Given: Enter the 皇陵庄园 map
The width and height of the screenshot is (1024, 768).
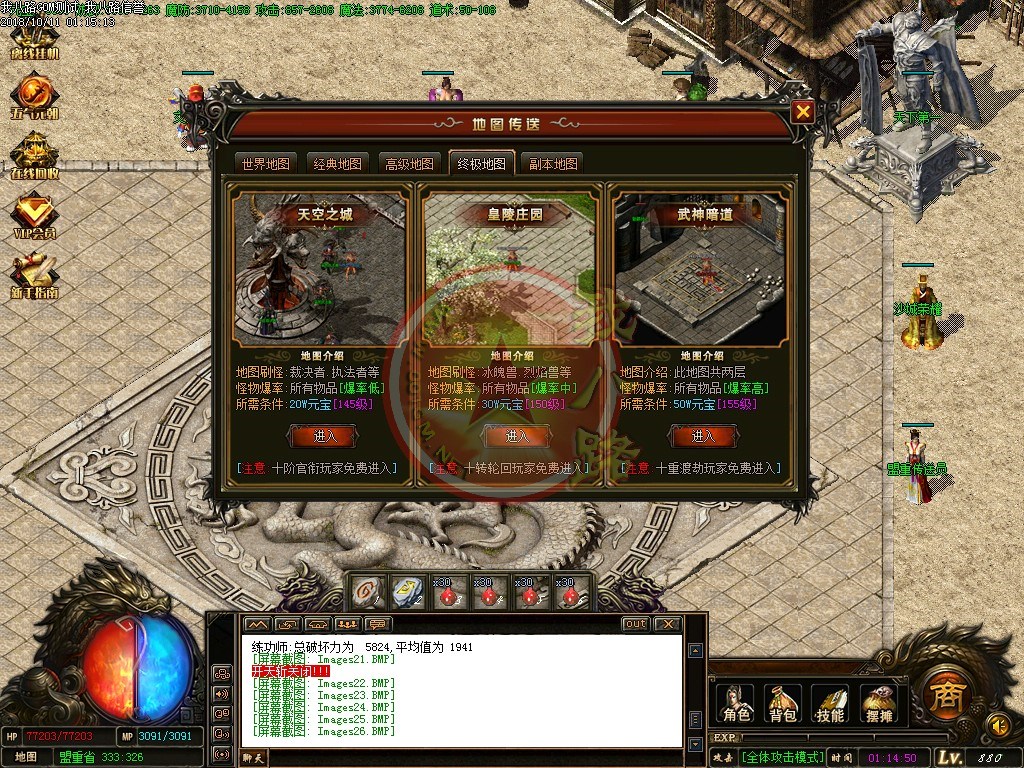Looking at the screenshot, I should pos(516,436).
